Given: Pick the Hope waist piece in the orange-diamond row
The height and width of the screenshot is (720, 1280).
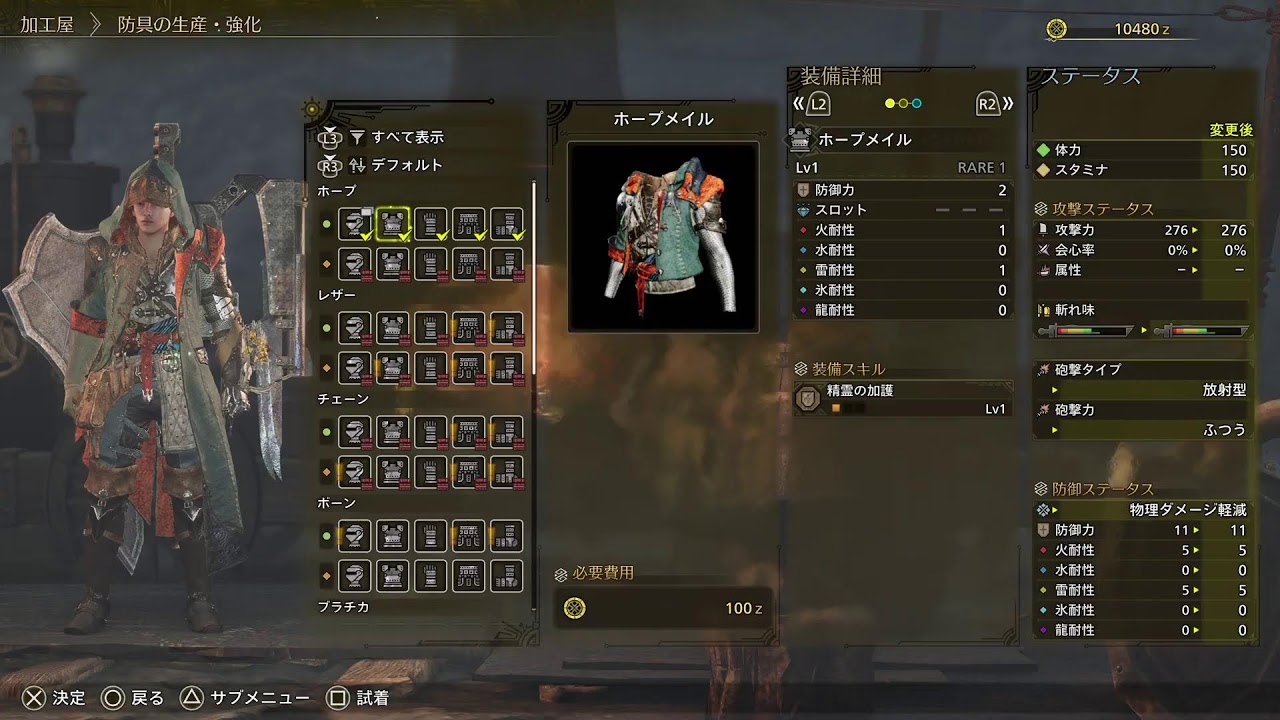Looking at the screenshot, I should [468, 264].
